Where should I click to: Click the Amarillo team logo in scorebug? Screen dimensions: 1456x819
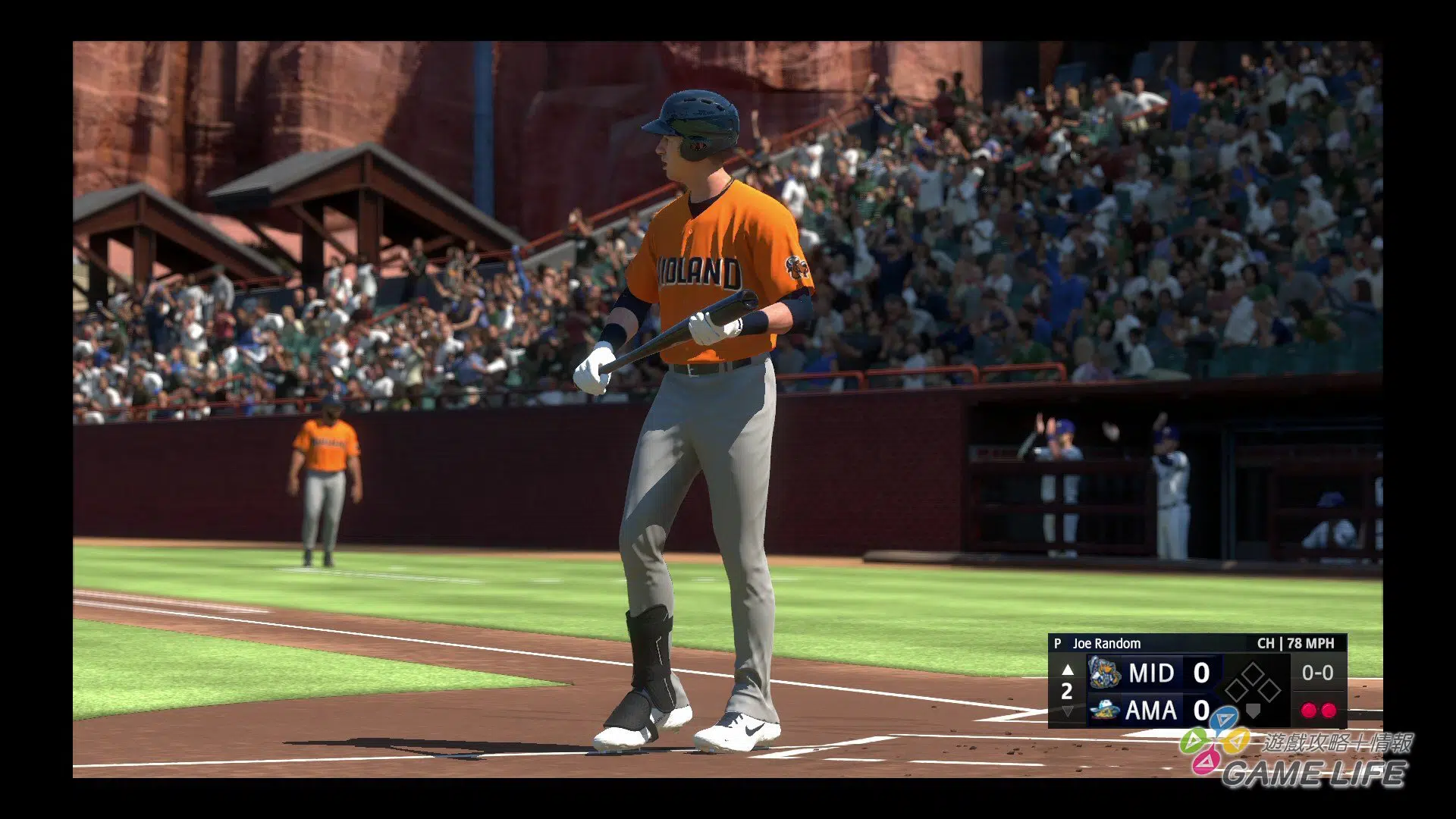click(1104, 711)
